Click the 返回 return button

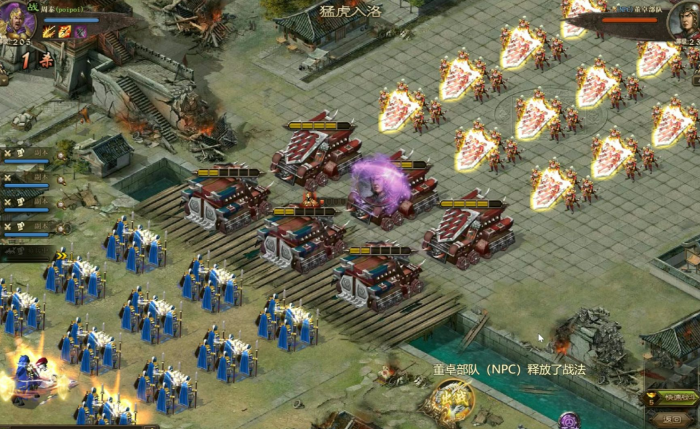tap(672, 419)
